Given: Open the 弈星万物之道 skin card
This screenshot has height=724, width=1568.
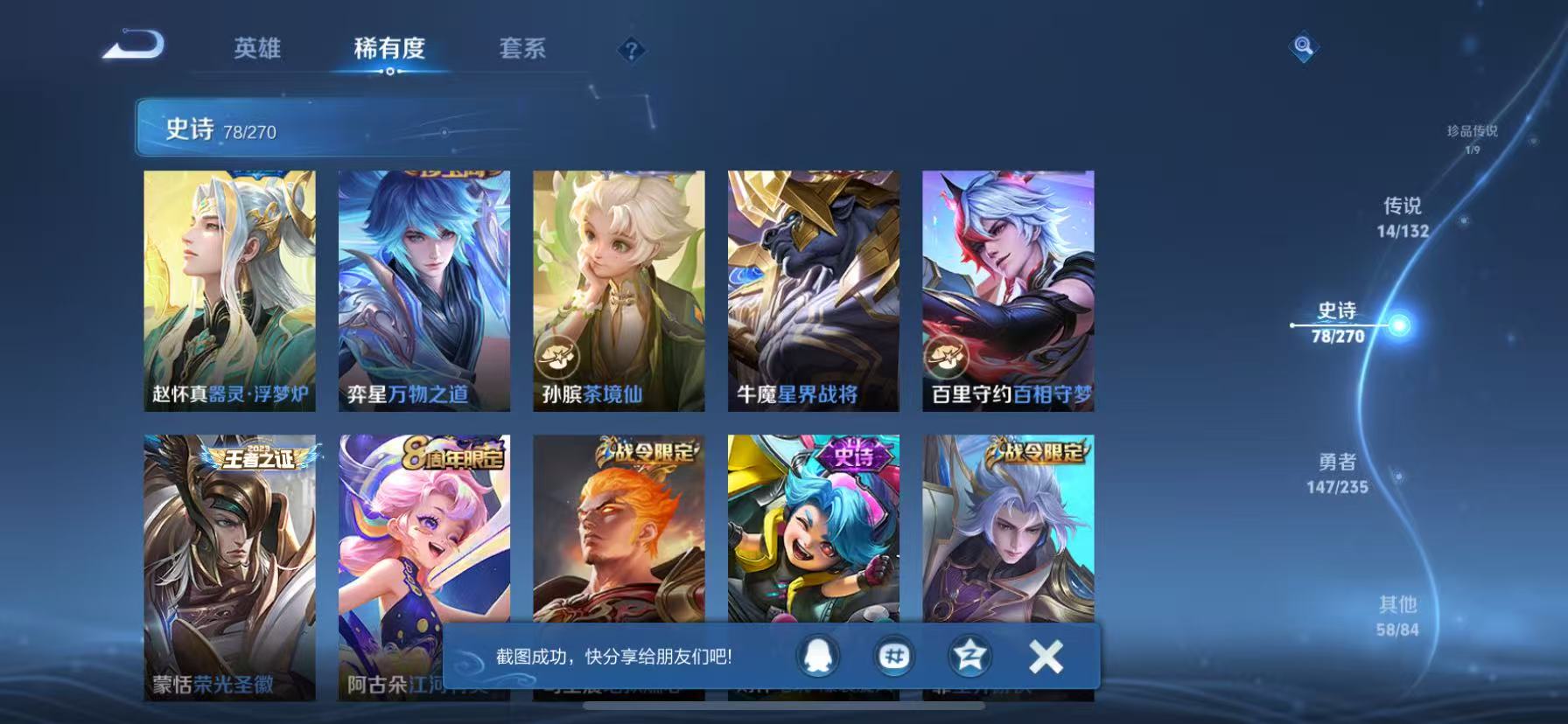Looking at the screenshot, I should (423, 289).
